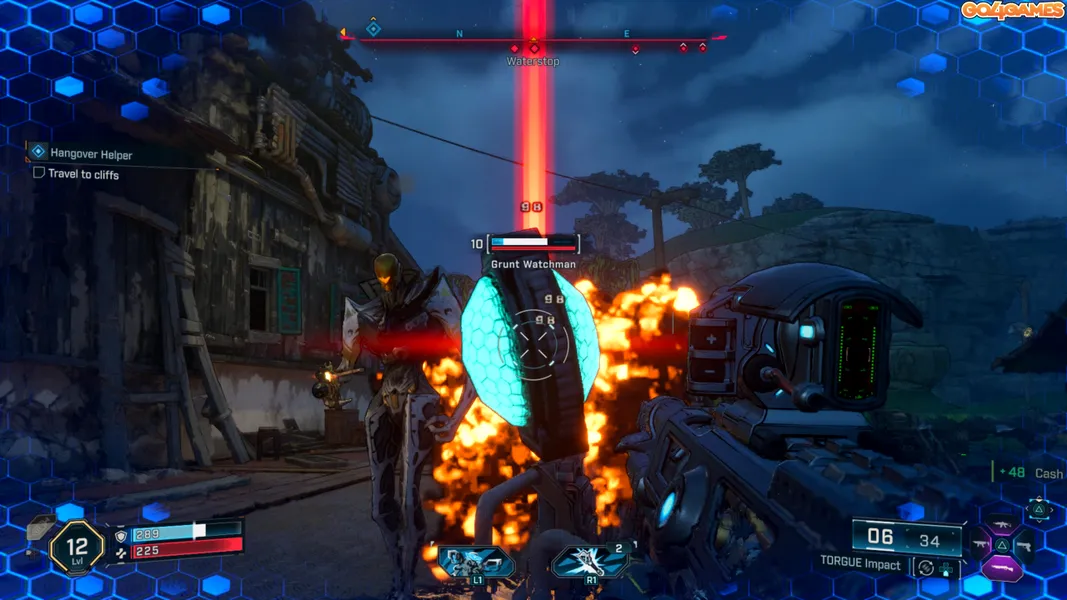Click the level 12 hexagon badge
This screenshot has height=600, width=1067.
(76, 548)
